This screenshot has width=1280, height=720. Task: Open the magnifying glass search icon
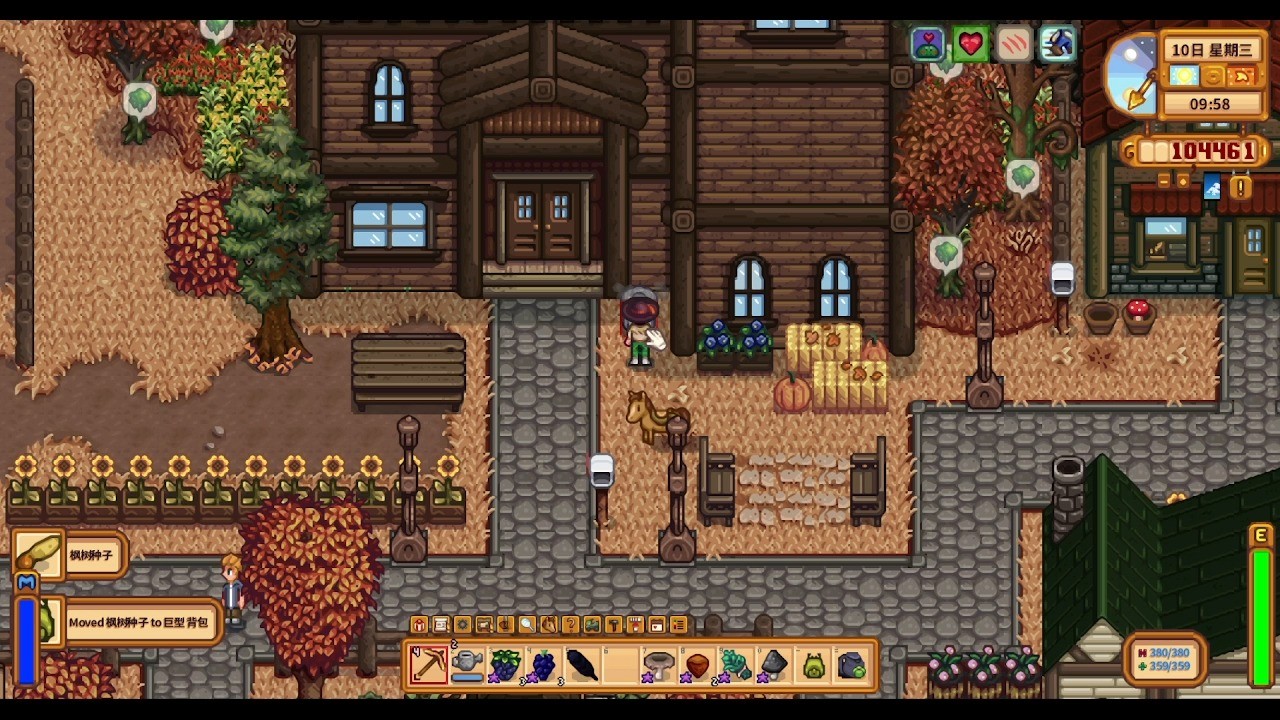[x=527, y=625]
